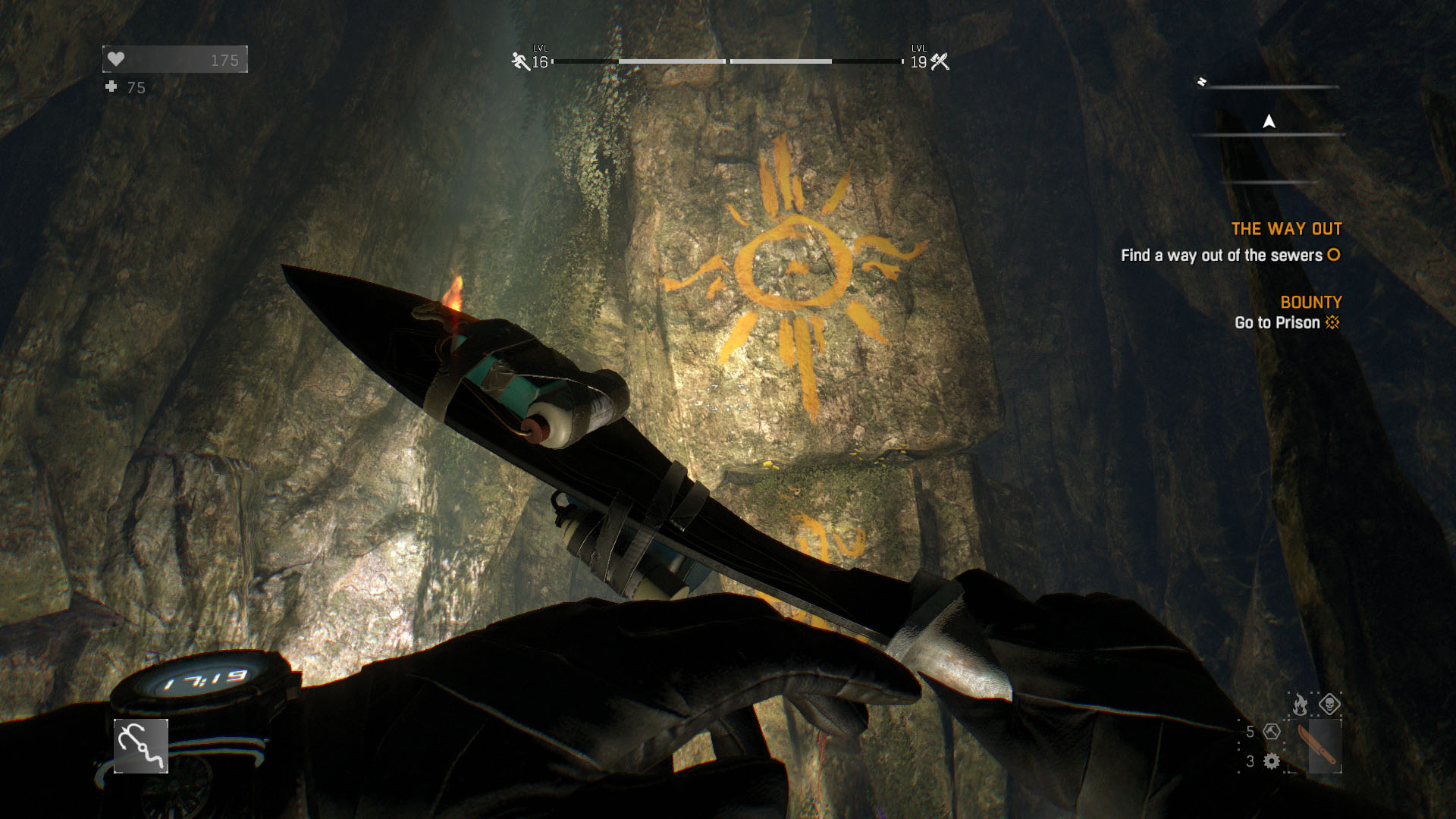Click the fire effect weapon icon
Image resolution: width=1456 pixels, height=819 pixels.
click(x=1300, y=704)
